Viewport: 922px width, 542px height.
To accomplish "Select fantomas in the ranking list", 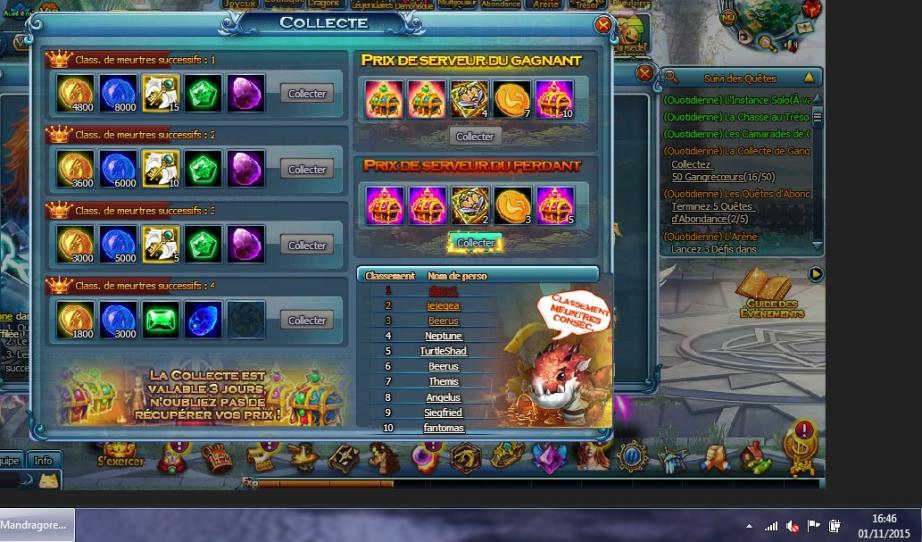I will pyautogui.click(x=443, y=428).
